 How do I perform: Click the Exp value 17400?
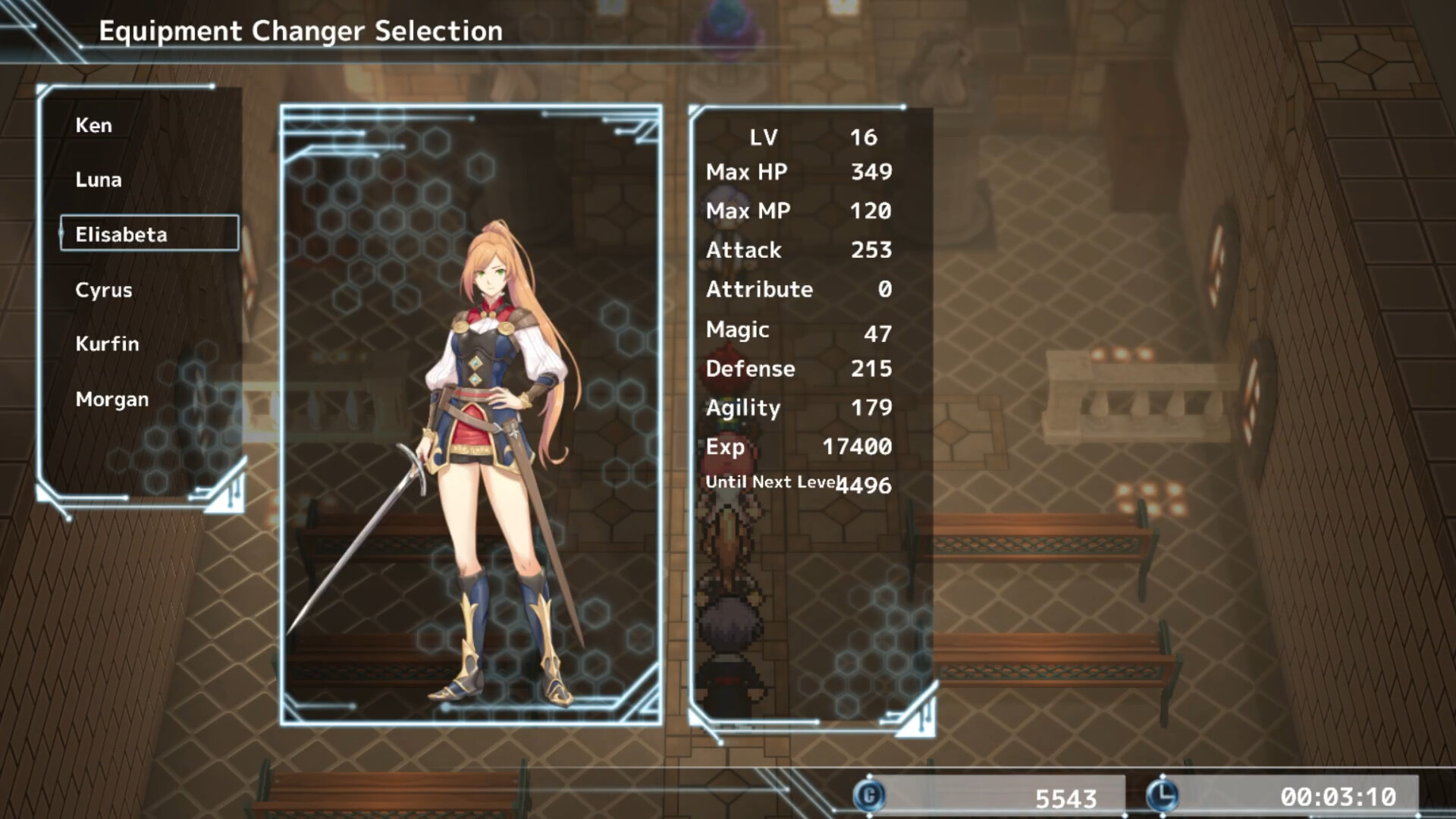click(861, 447)
